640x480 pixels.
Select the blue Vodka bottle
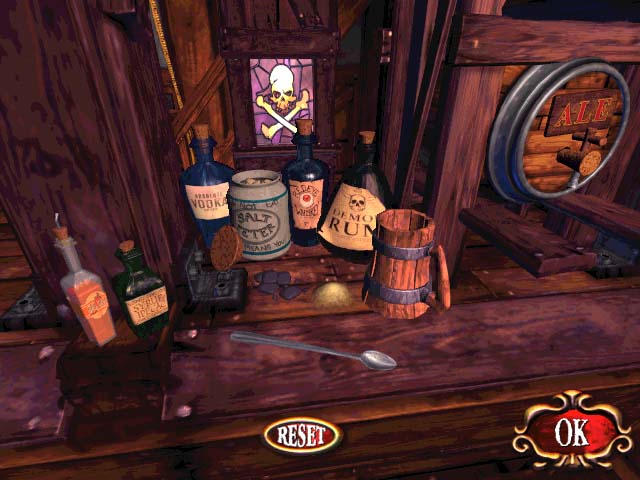(x=206, y=196)
